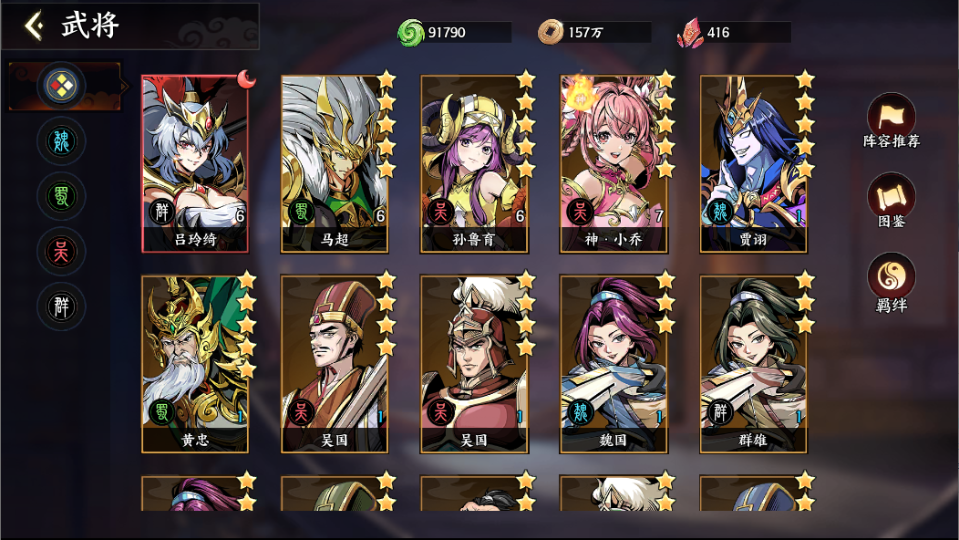Select the 魏国 soldier card

pos(613,362)
